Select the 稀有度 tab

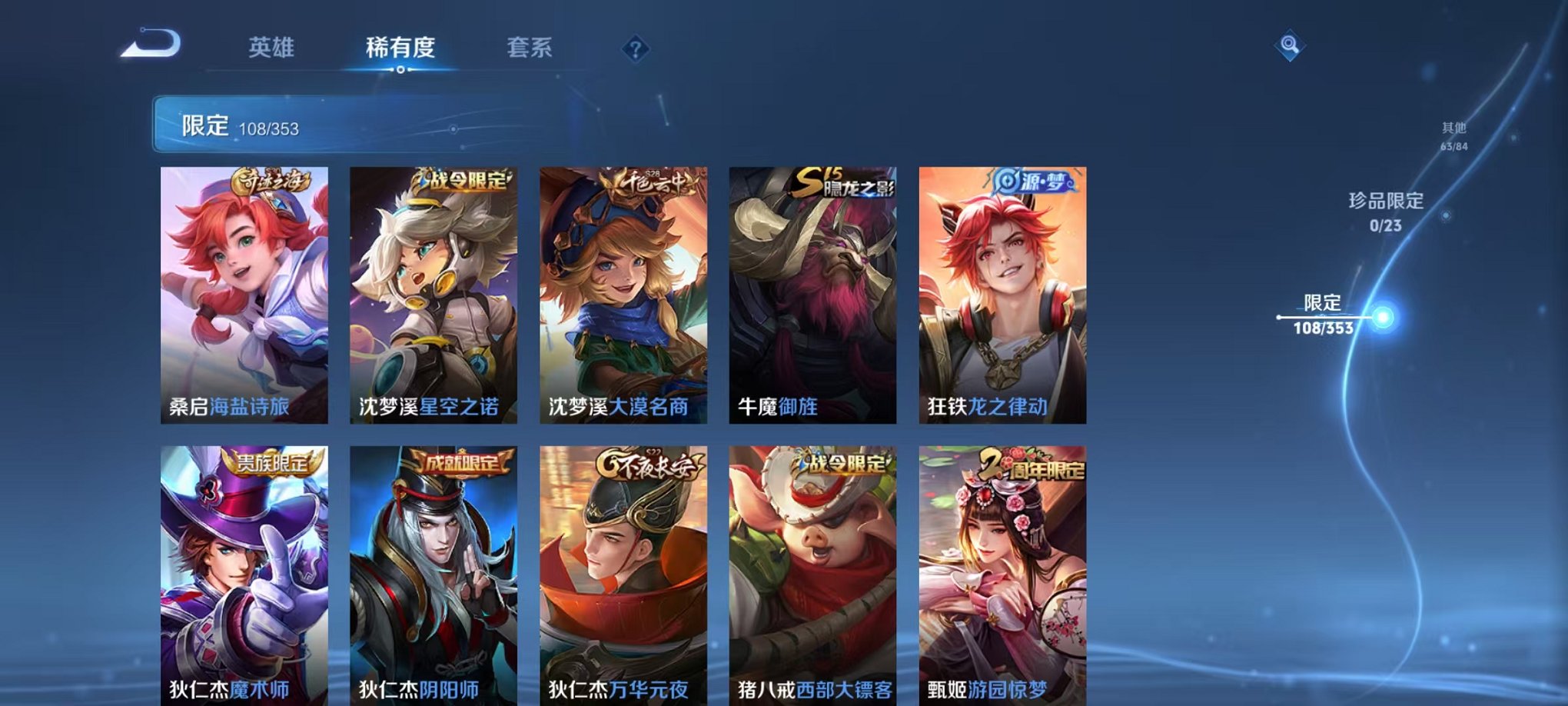click(x=400, y=48)
